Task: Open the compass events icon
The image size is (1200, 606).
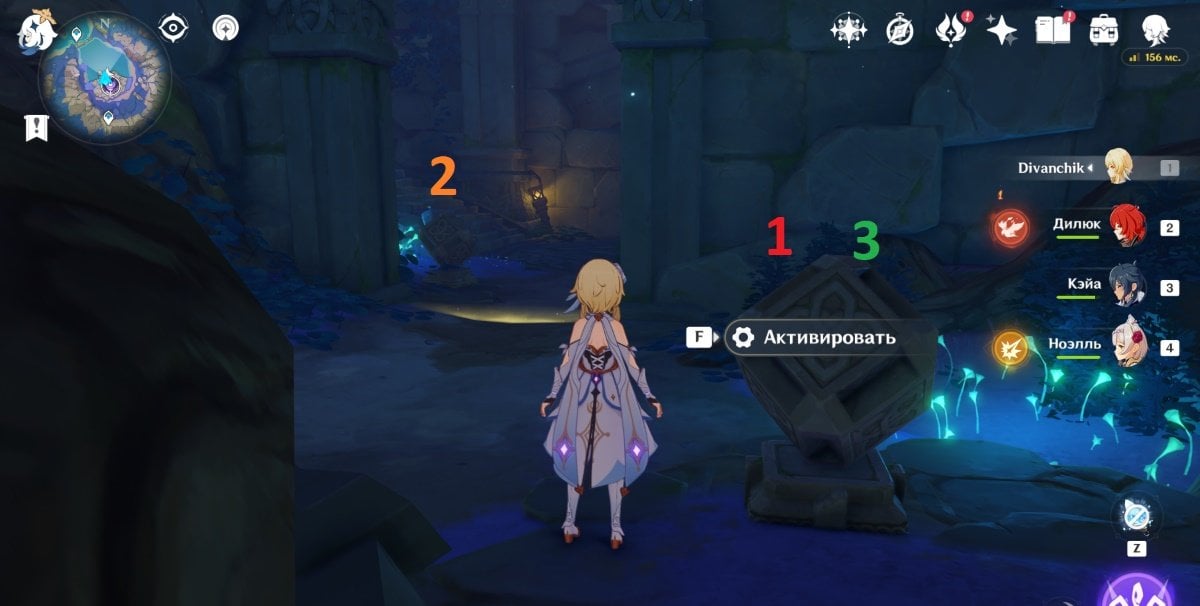Action: pos(900,30)
